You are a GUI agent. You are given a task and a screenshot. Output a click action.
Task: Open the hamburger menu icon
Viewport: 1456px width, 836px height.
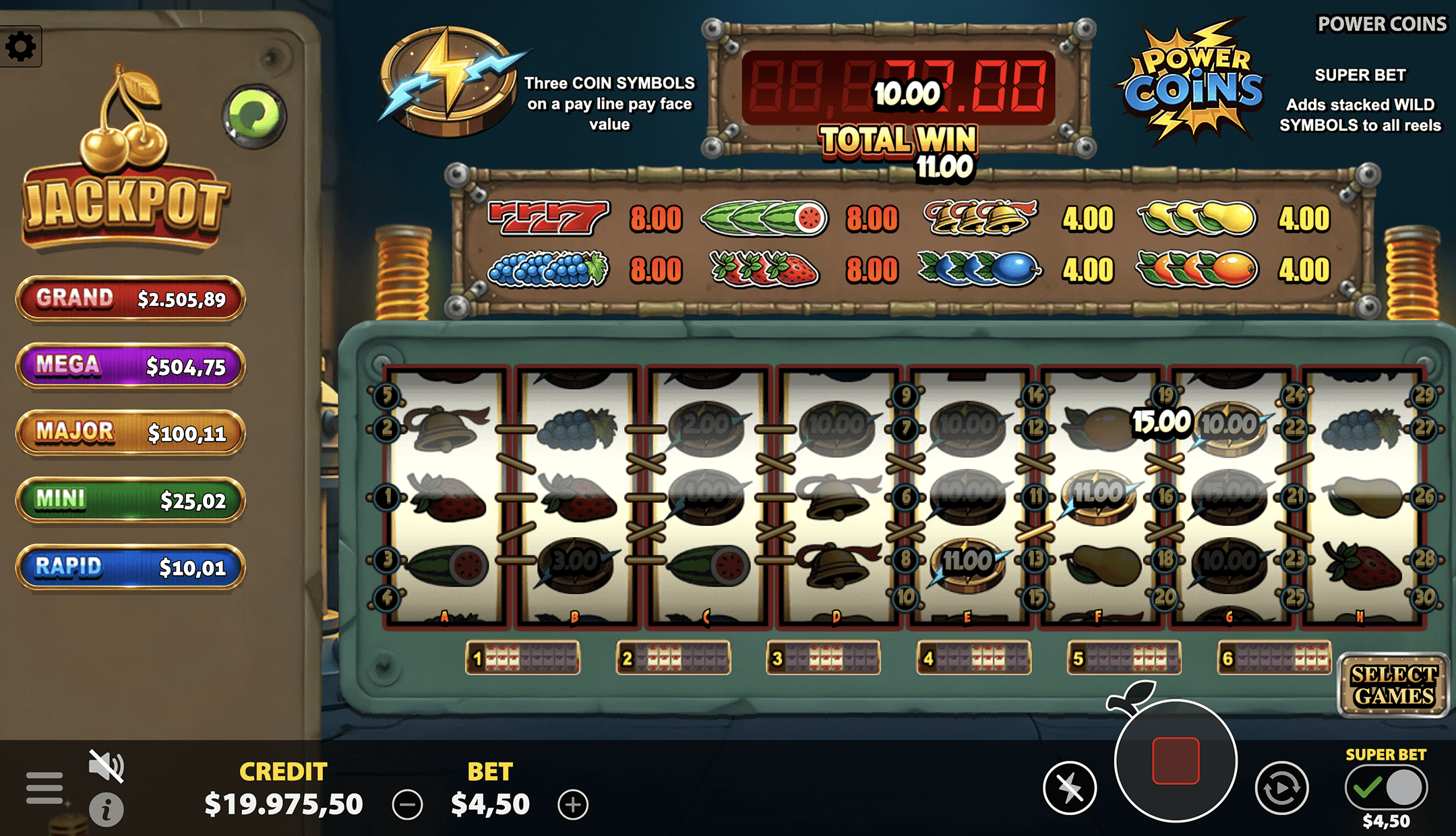point(44,787)
